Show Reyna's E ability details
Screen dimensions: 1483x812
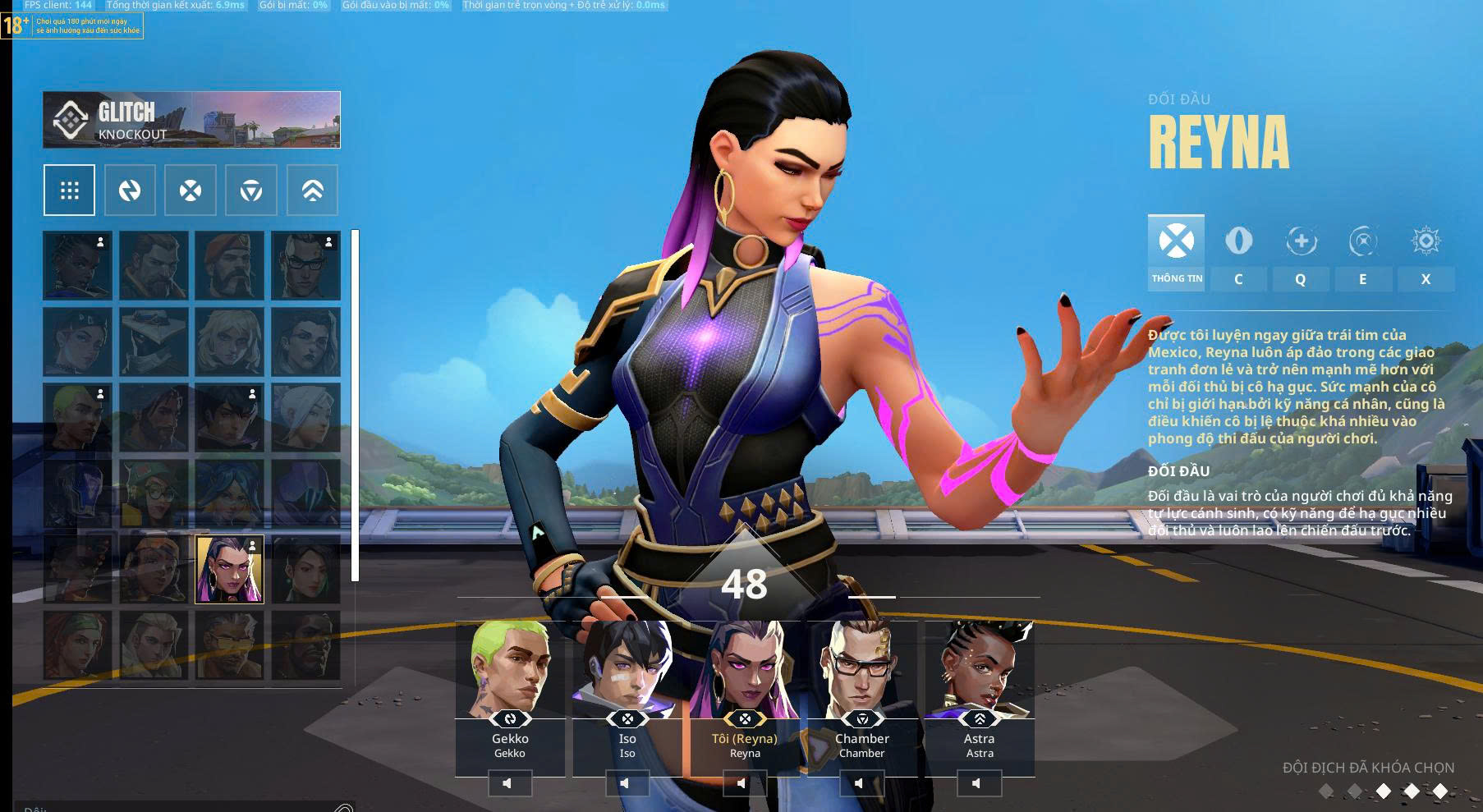1362,255
